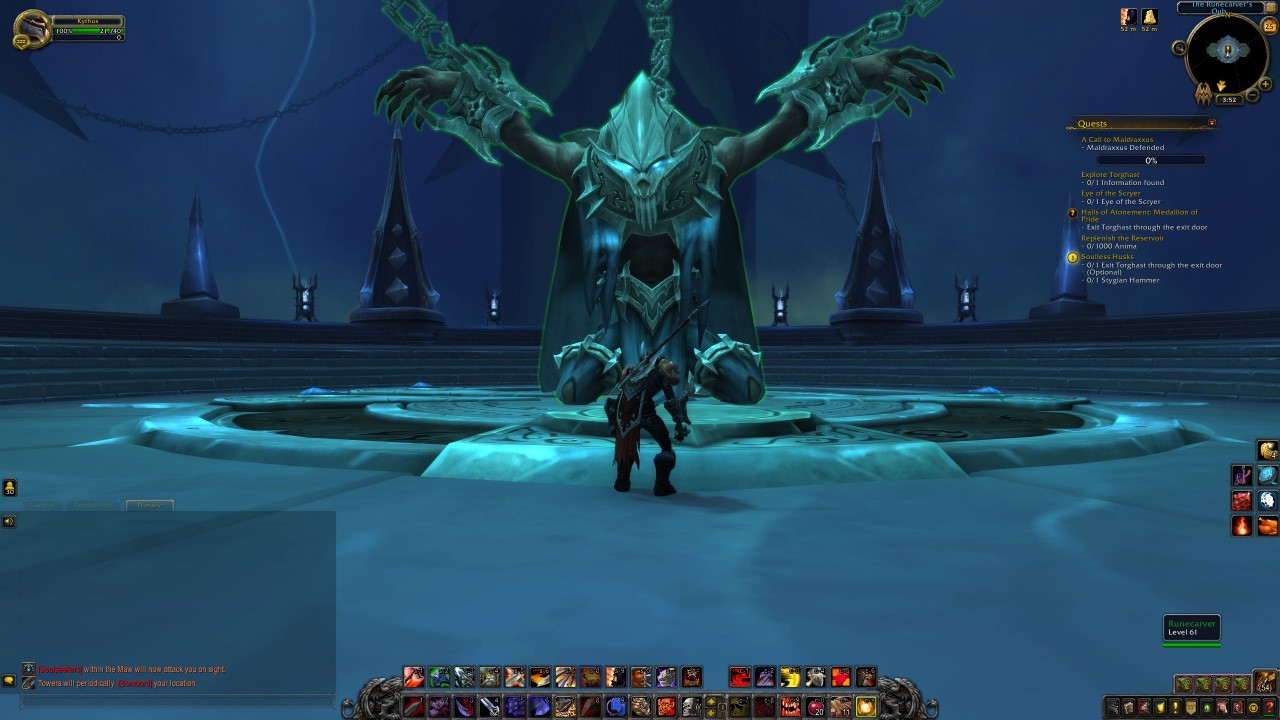This screenshot has height=720, width=1280.
Task: Click the golden eagle icon below the minimap
Action: tap(1203, 93)
